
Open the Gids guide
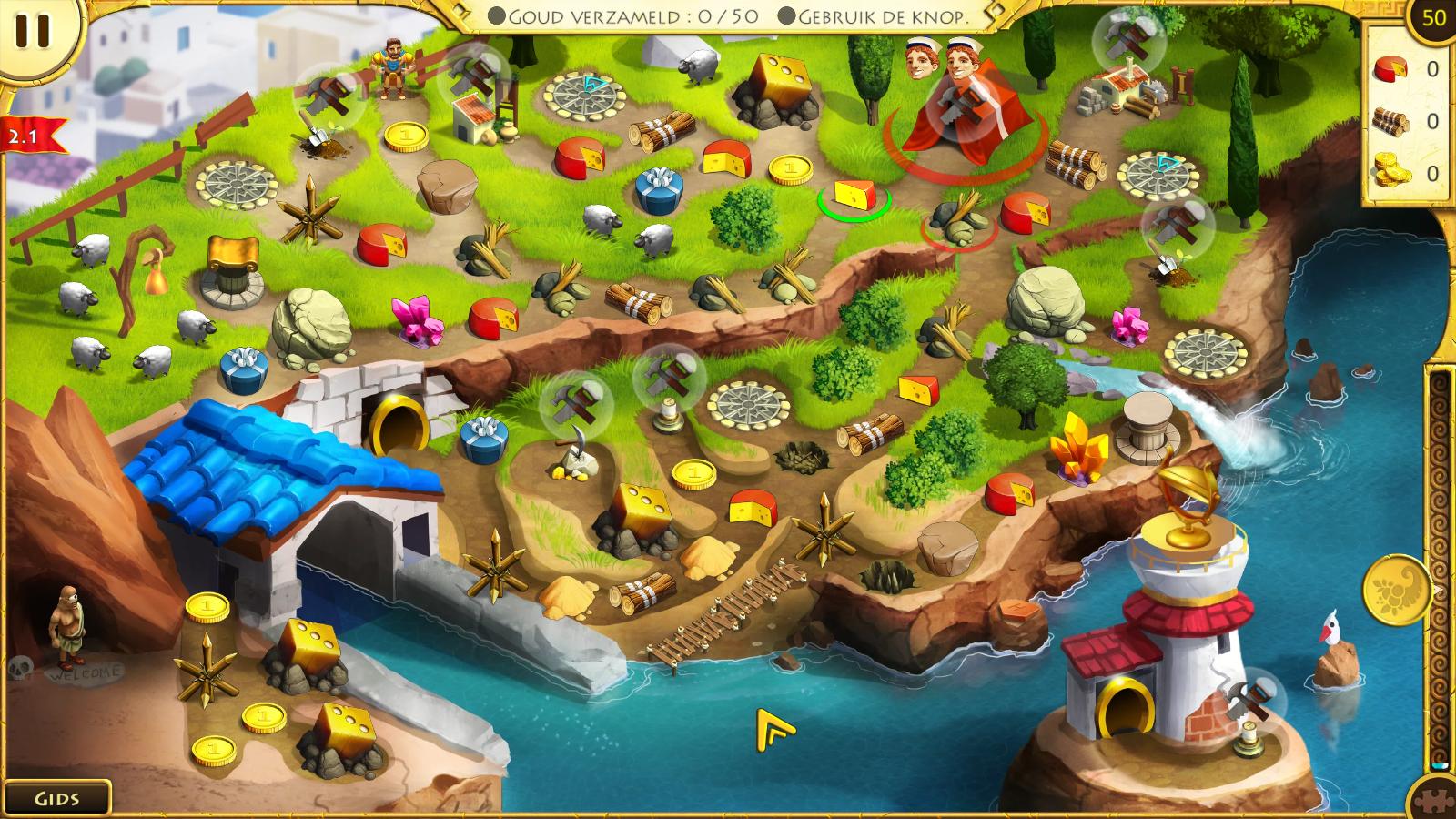tap(56, 798)
